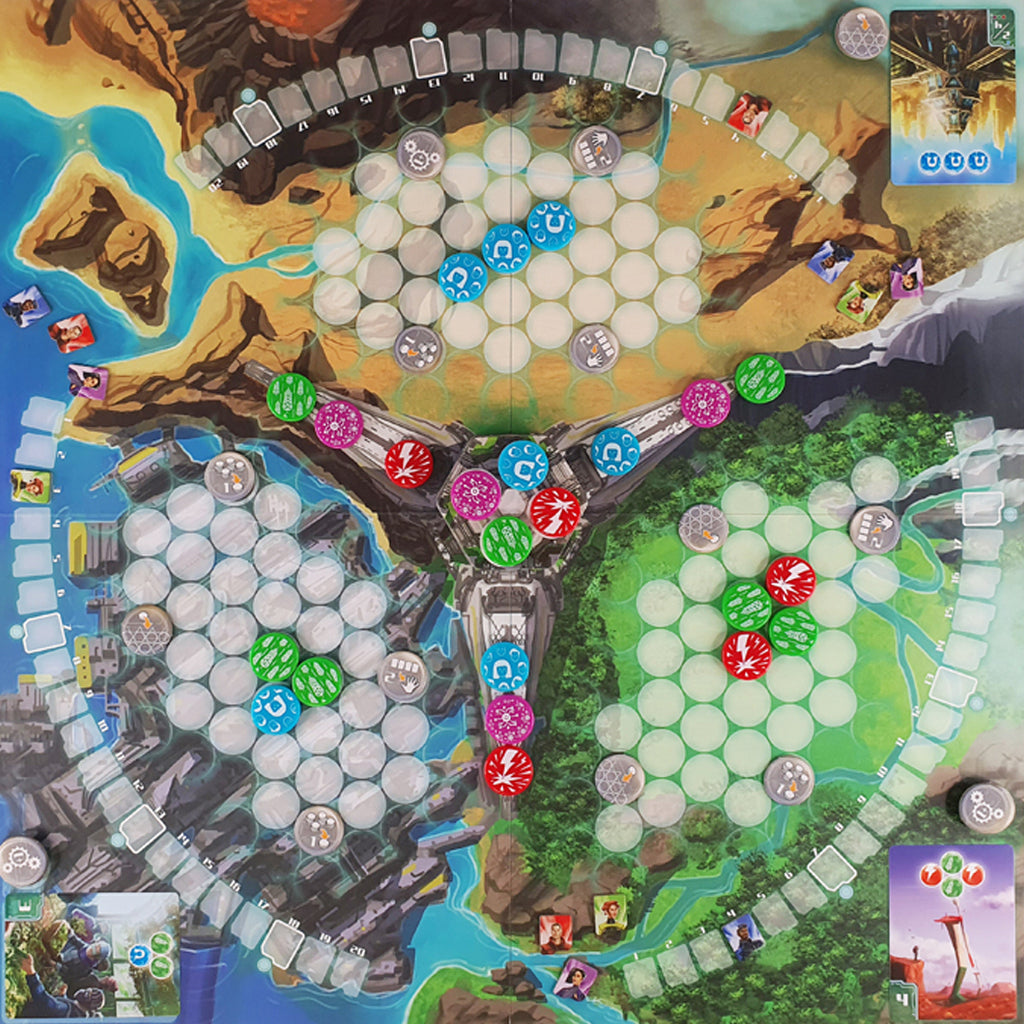Screen dimensions: 1024x1024
Task: Select the blue magnet token on the right wing
Action: (x=615, y=451)
